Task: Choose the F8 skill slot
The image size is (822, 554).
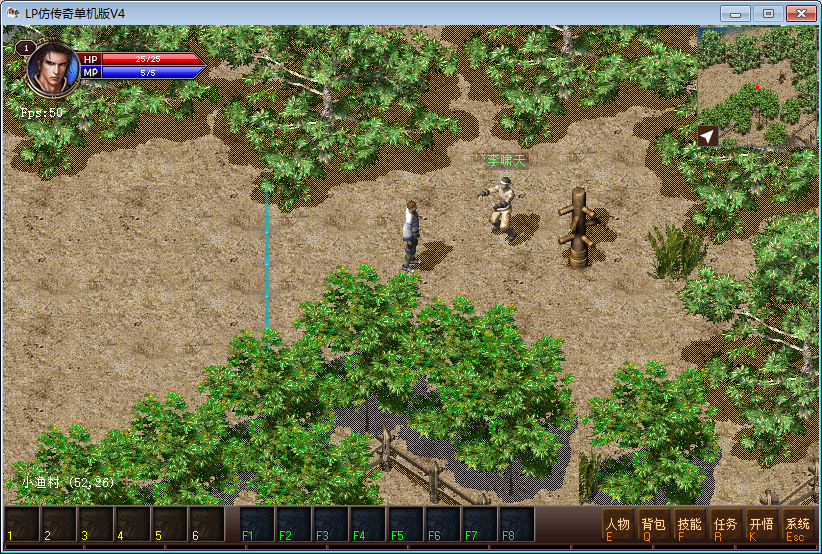Action: [x=516, y=525]
